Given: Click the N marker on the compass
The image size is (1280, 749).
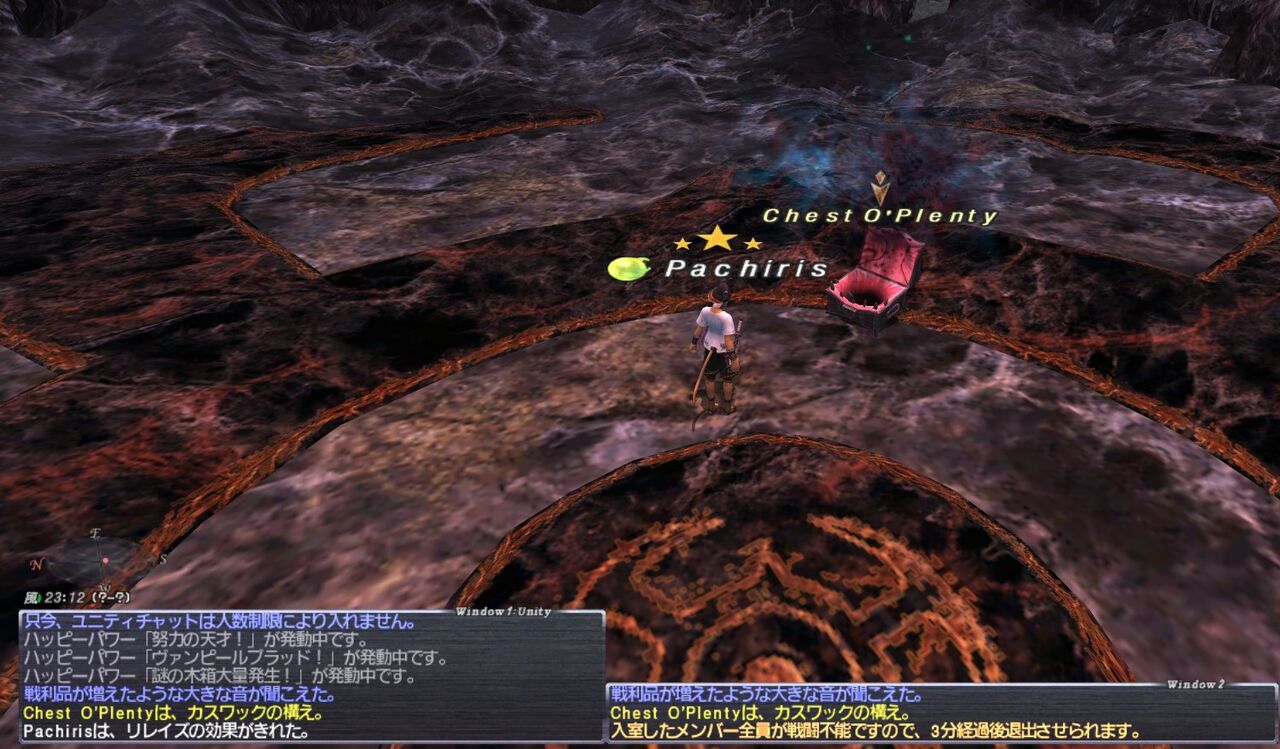Looking at the screenshot, I should pyautogui.click(x=37, y=563).
